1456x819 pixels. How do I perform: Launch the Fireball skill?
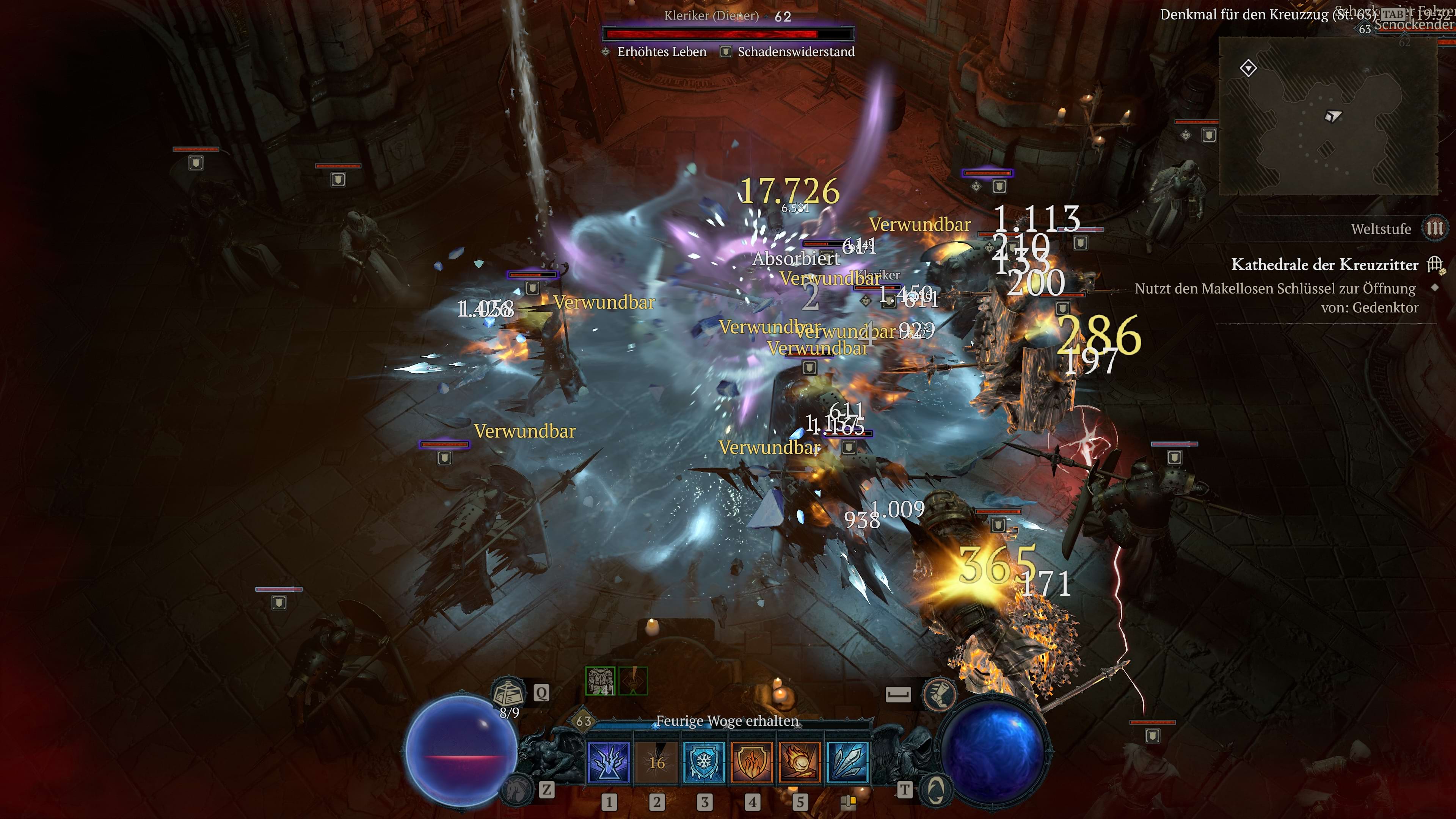(x=799, y=762)
